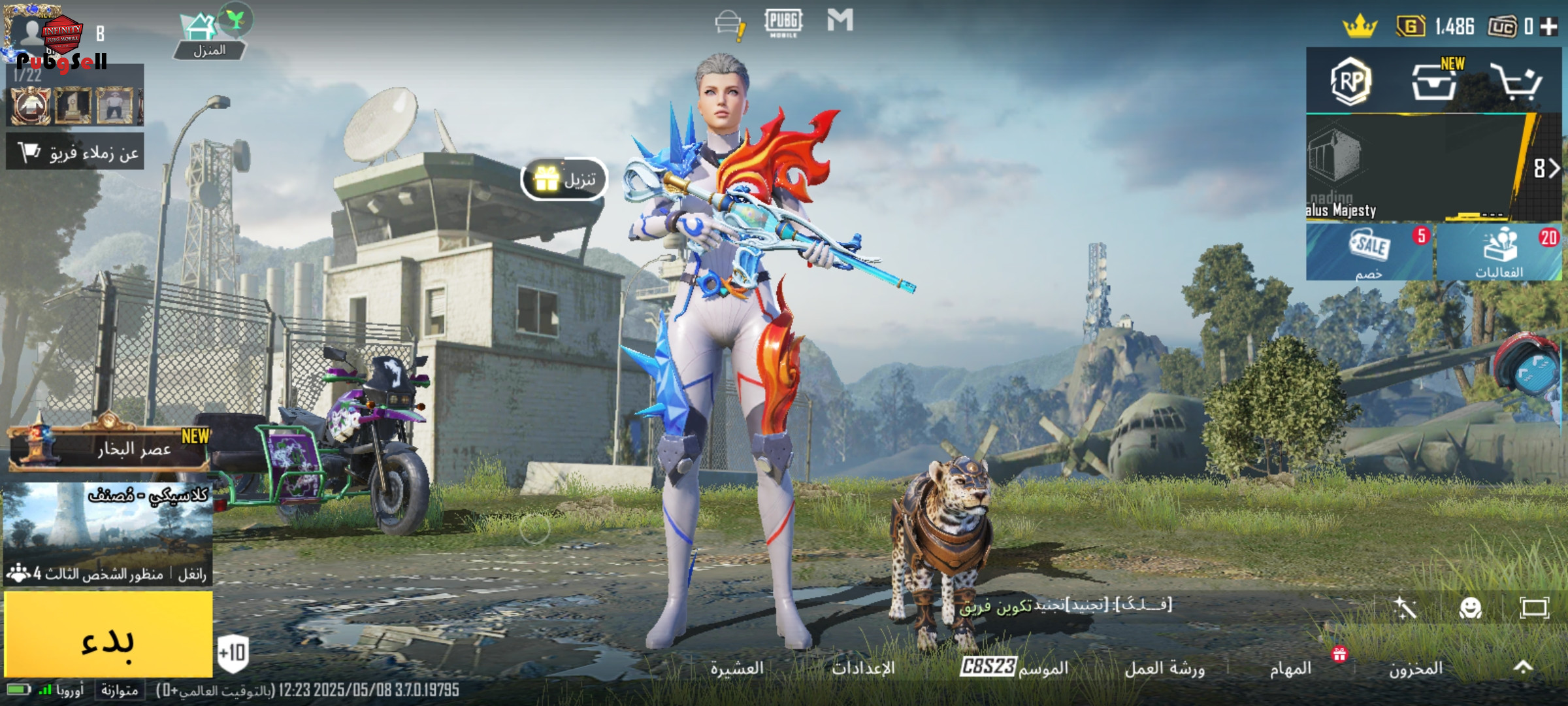Image resolution: width=1568 pixels, height=706 pixels.
Task: Open the steam age عصر البخار event banner
Action: tap(108, 448)
